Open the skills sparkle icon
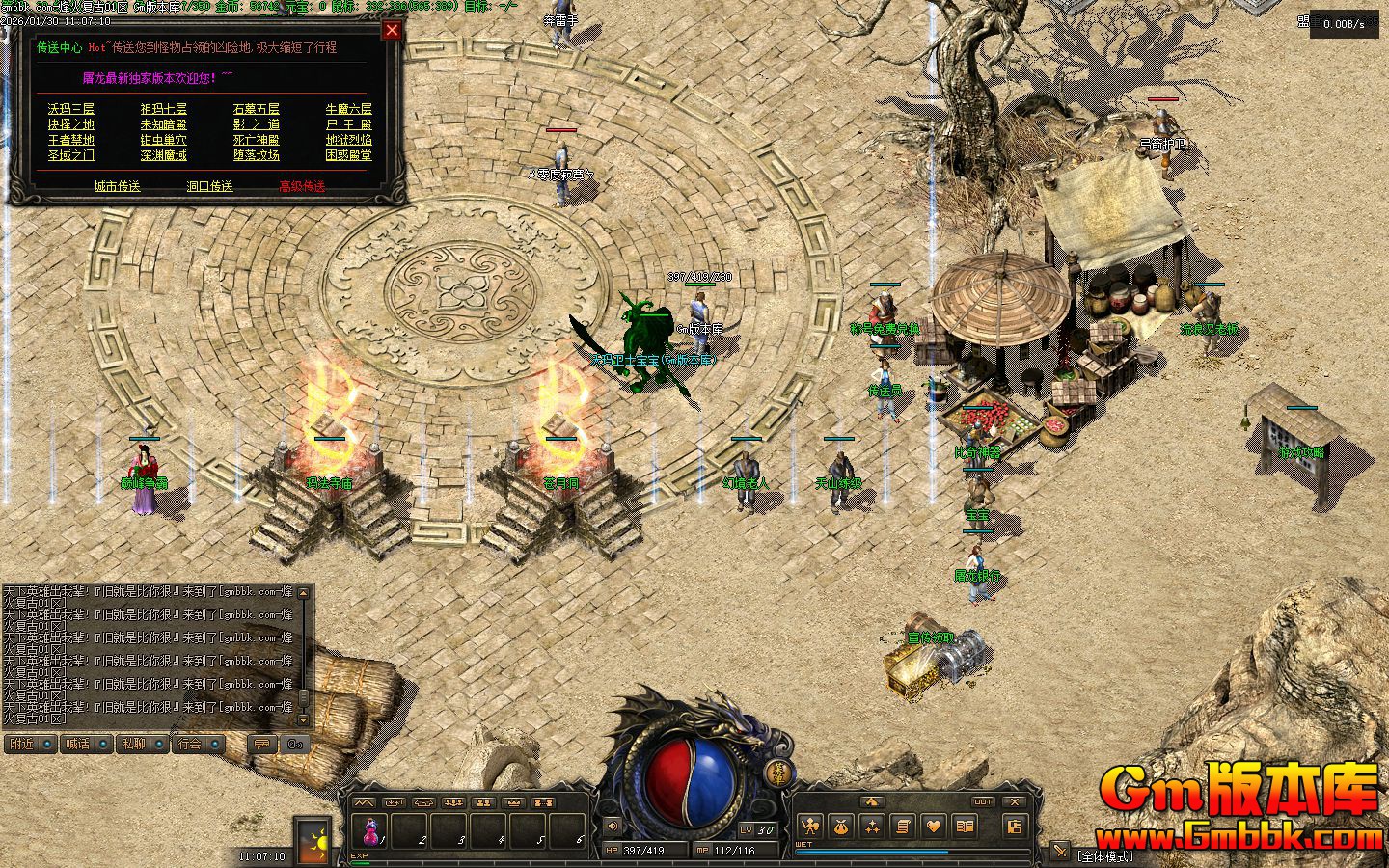This screenshot has height=868, width=1389. pos(872,826)
